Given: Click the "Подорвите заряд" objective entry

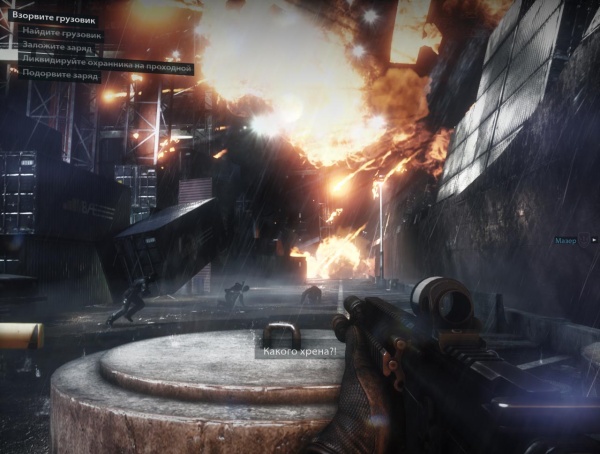Looking at the screenshot, I should click(60, 74).
